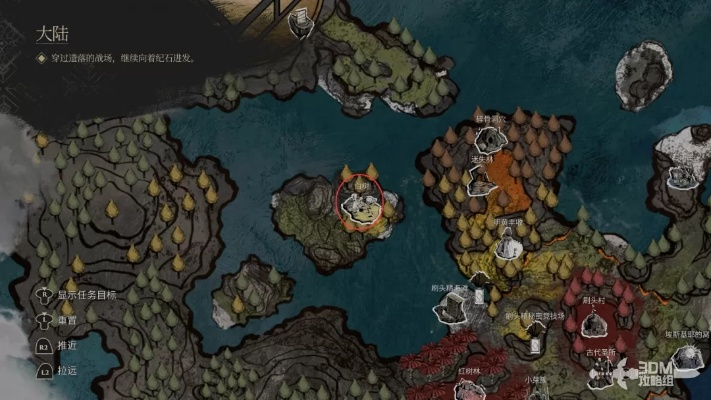Screen dimensions: 711x400
Task: Select the snowy marker on the northeast coast
Action: click(684, 176)
